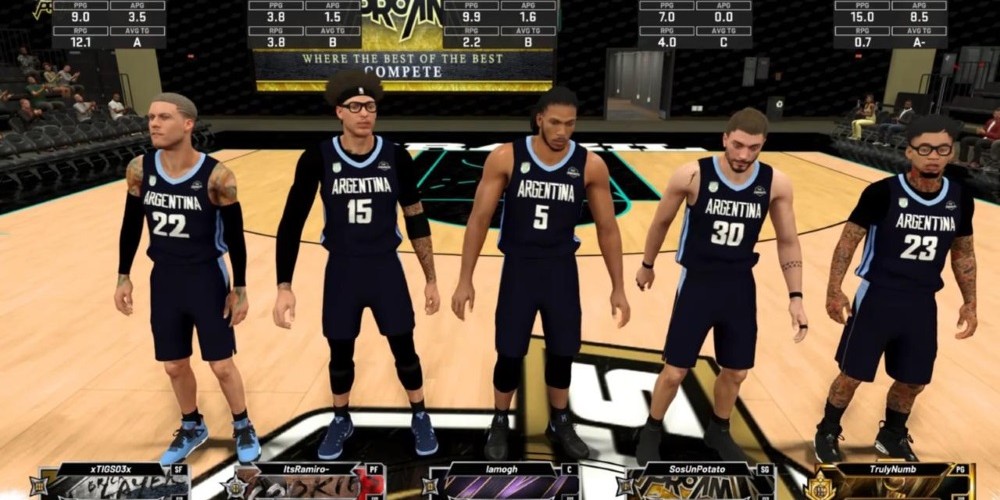Select the TrulyNumb point guard nameplate
This screenshot has height=500, width=1000.
click(x=892, y=481)
